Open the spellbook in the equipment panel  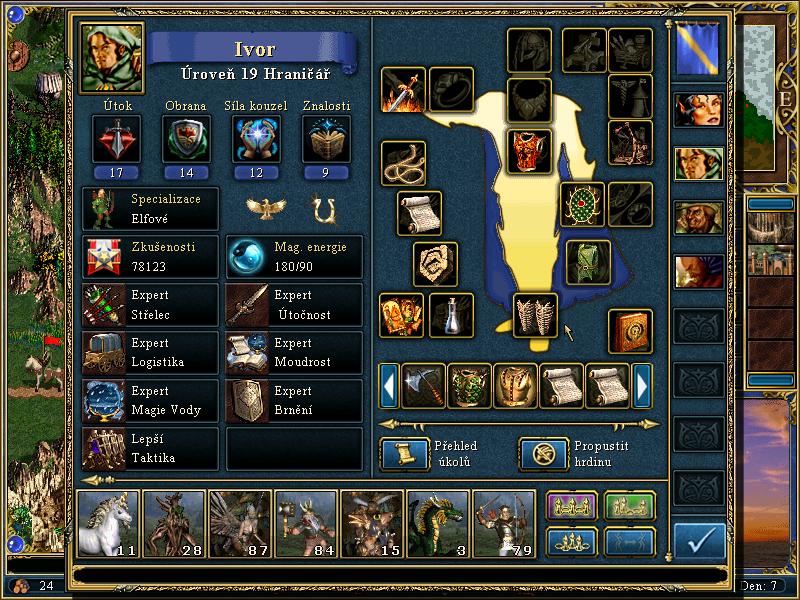click(630, 332)
